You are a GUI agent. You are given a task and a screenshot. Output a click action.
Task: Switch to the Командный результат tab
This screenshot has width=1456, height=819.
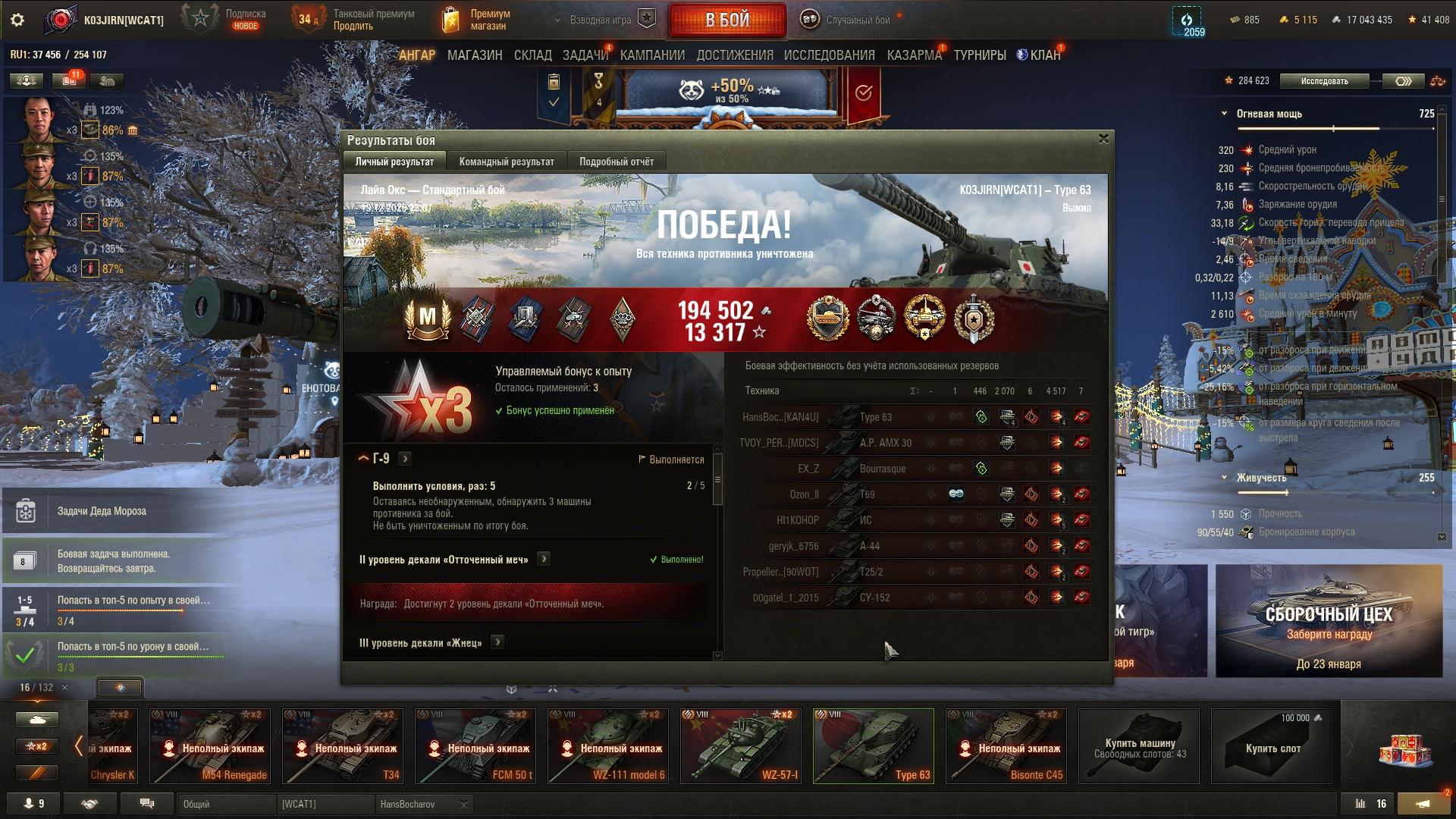(506, 162)
